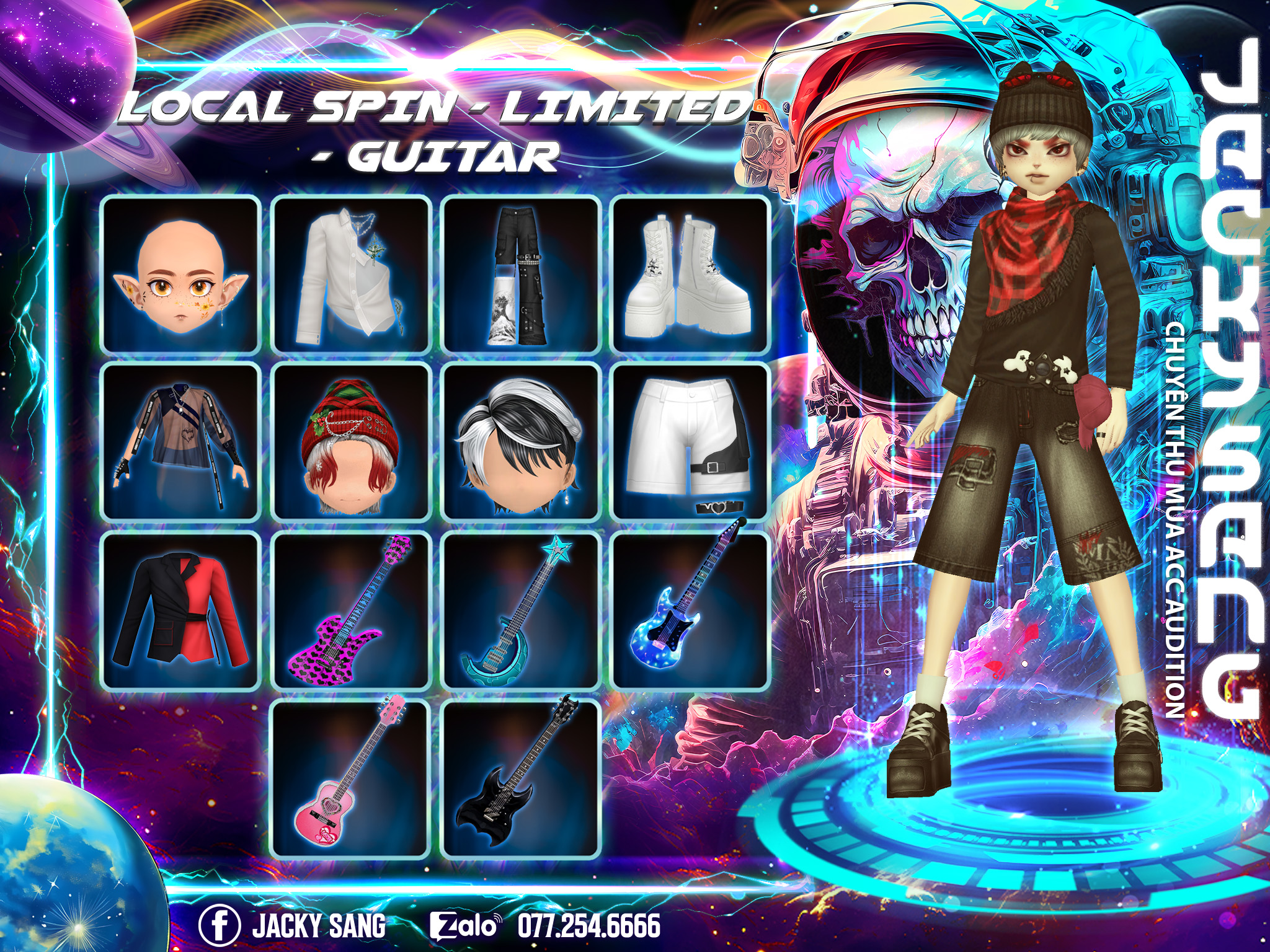This screenshot has width=1270, height=952.
Task: Choose the pink leopard-print guitar tile
Action: (x=351, y=610)
